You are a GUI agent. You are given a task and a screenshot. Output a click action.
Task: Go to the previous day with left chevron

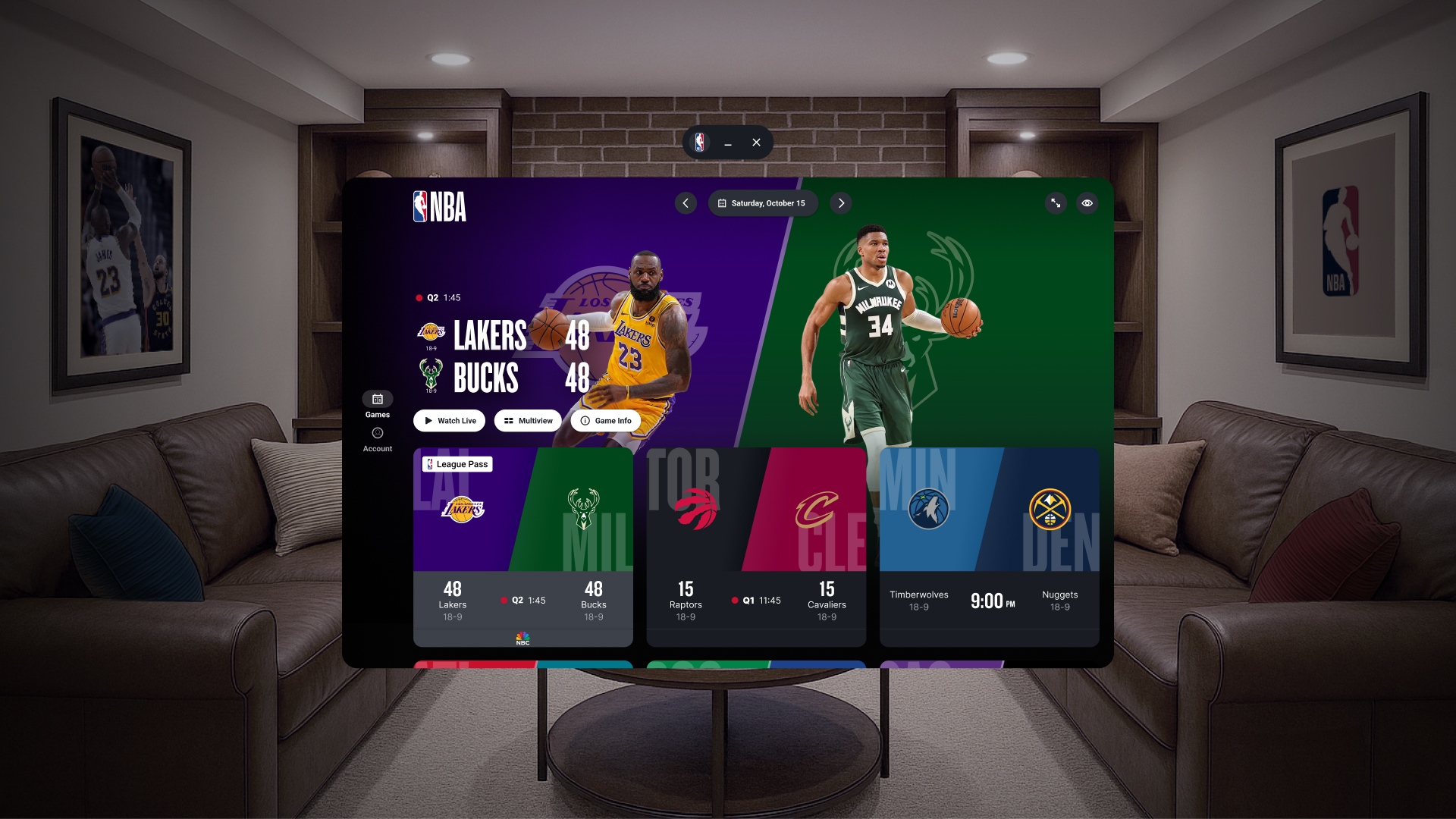click(x=686, y=202)
